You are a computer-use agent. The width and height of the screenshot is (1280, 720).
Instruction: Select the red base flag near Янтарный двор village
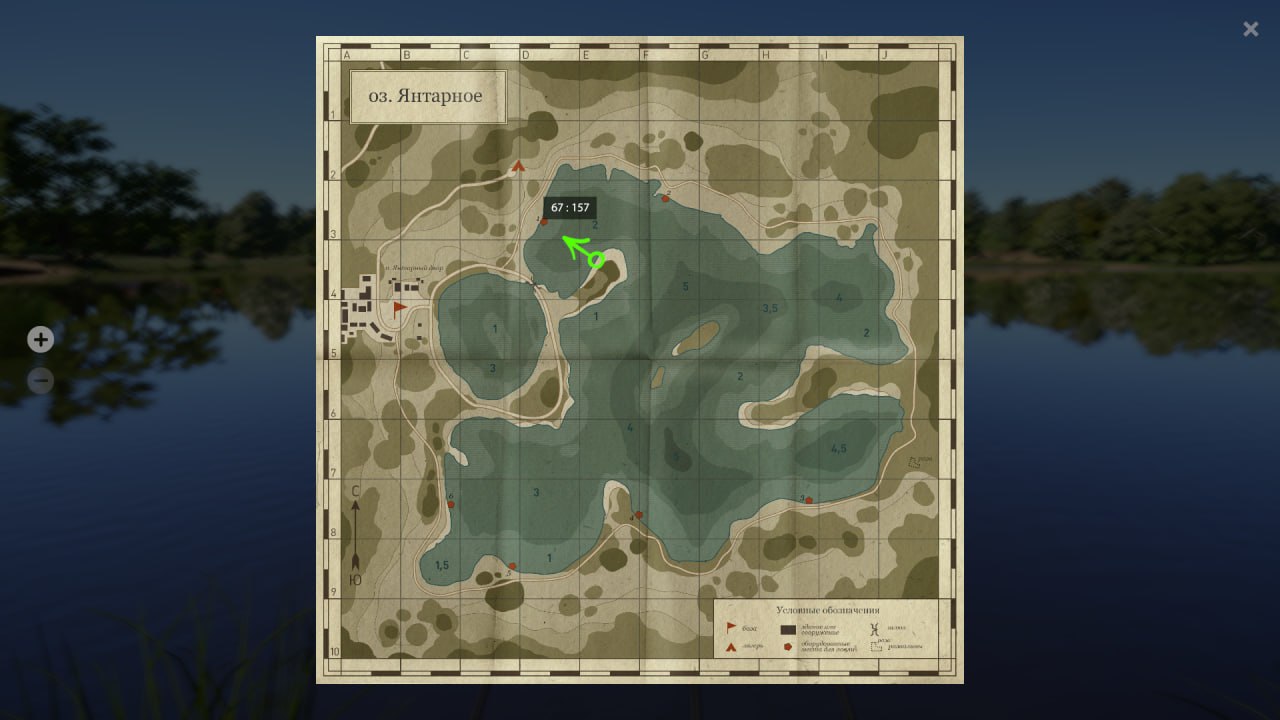tap(399, 307)
